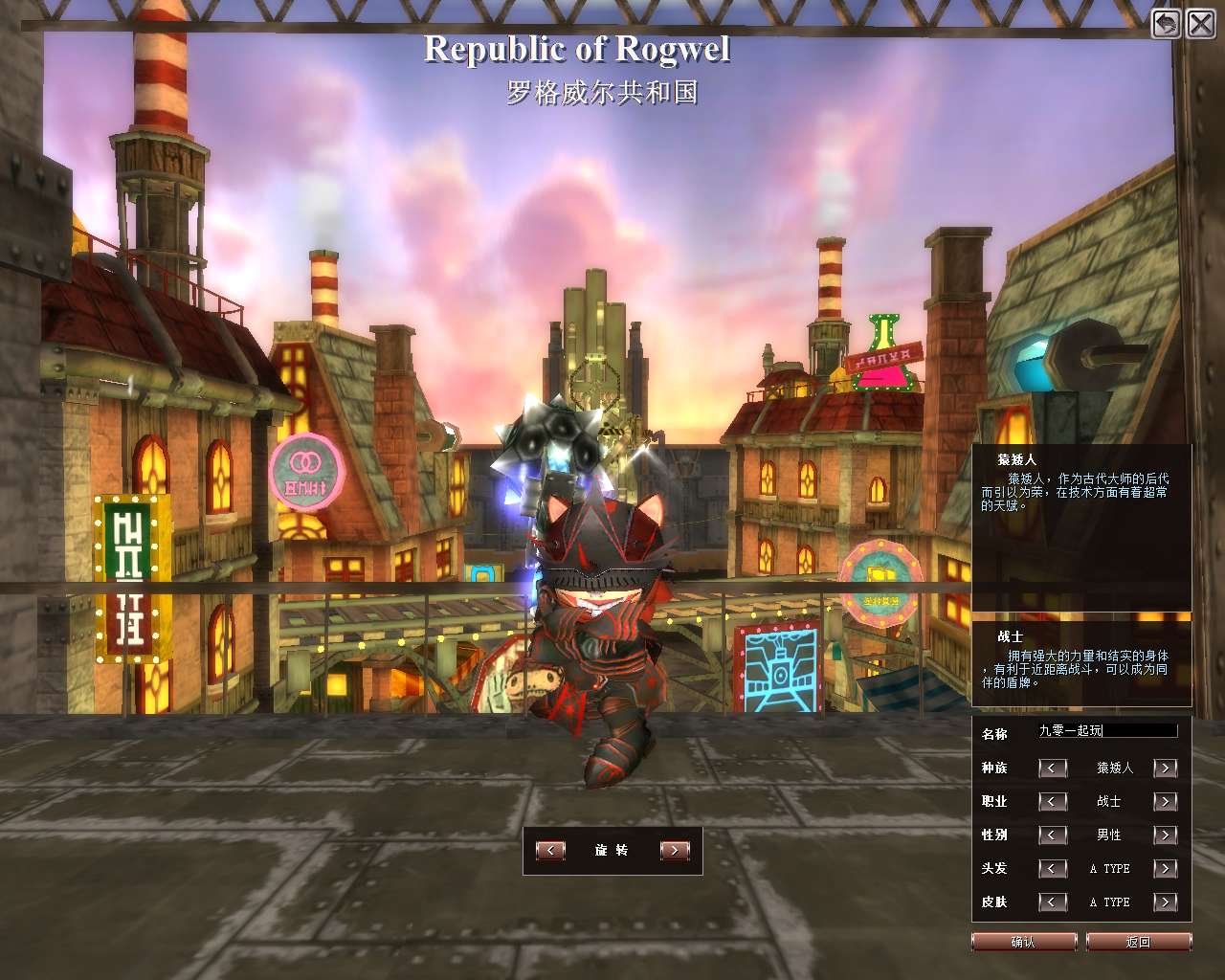
Task: Cycle 头发 hair style with the right arrow
Action: coord(1166,868)
